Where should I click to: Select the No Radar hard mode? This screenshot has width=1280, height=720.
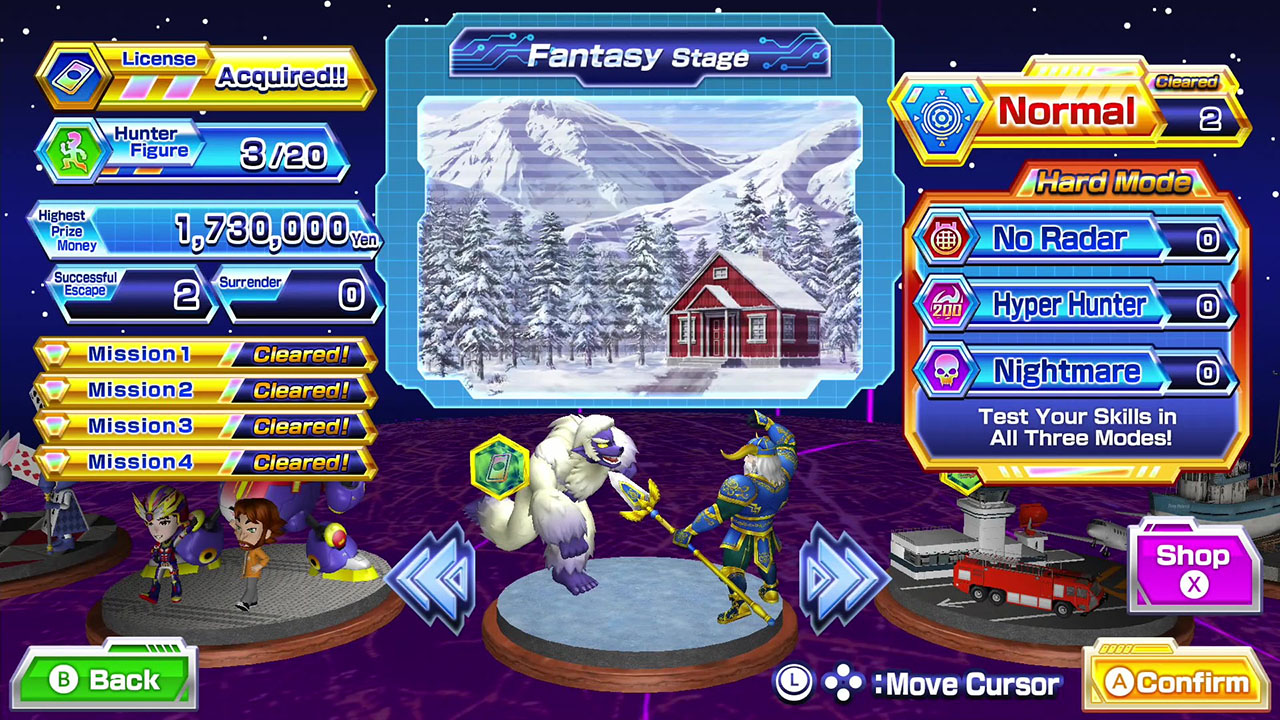point(1071,239)
